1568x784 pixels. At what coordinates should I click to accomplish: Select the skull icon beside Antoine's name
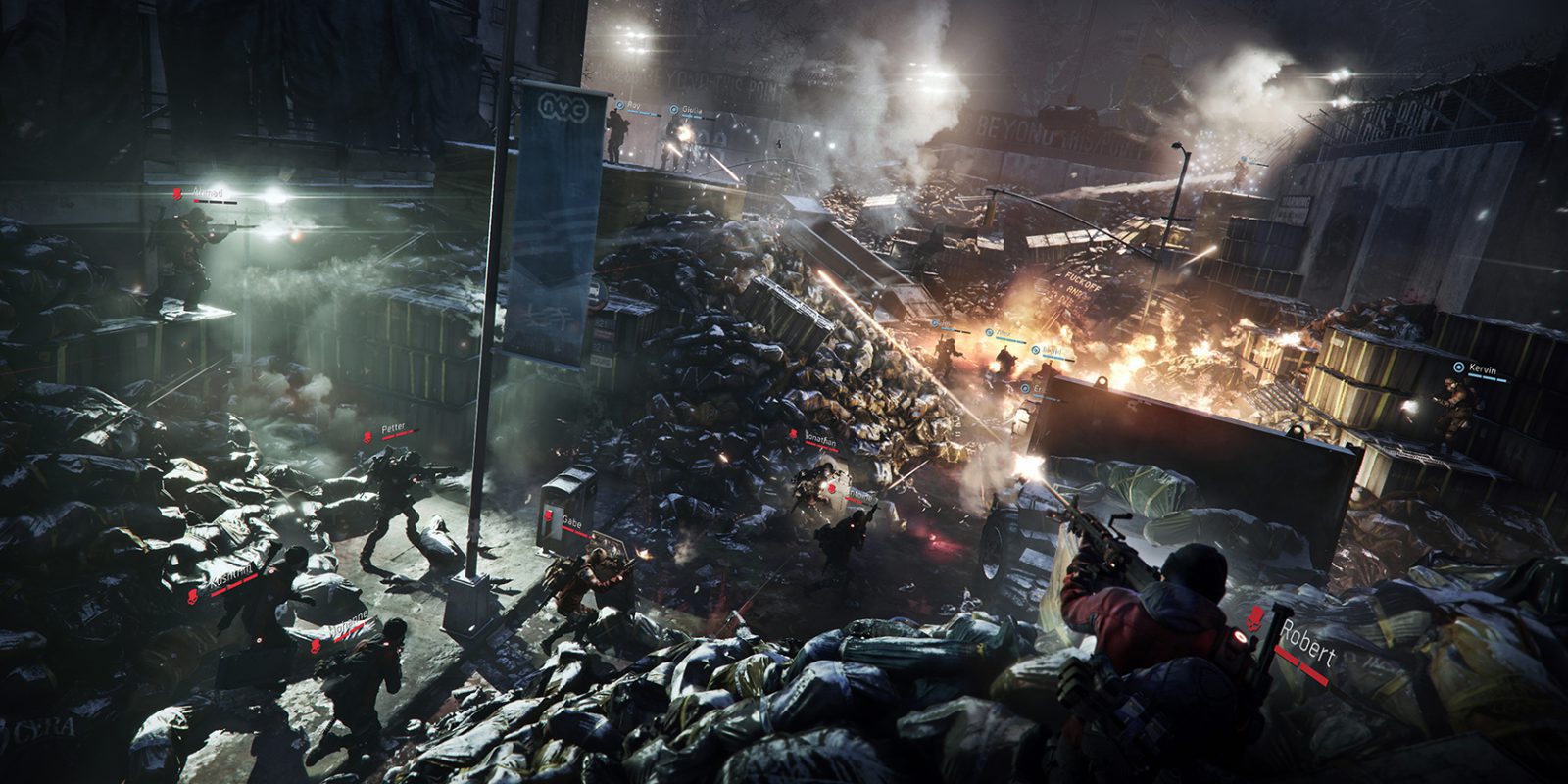[831, 488]
